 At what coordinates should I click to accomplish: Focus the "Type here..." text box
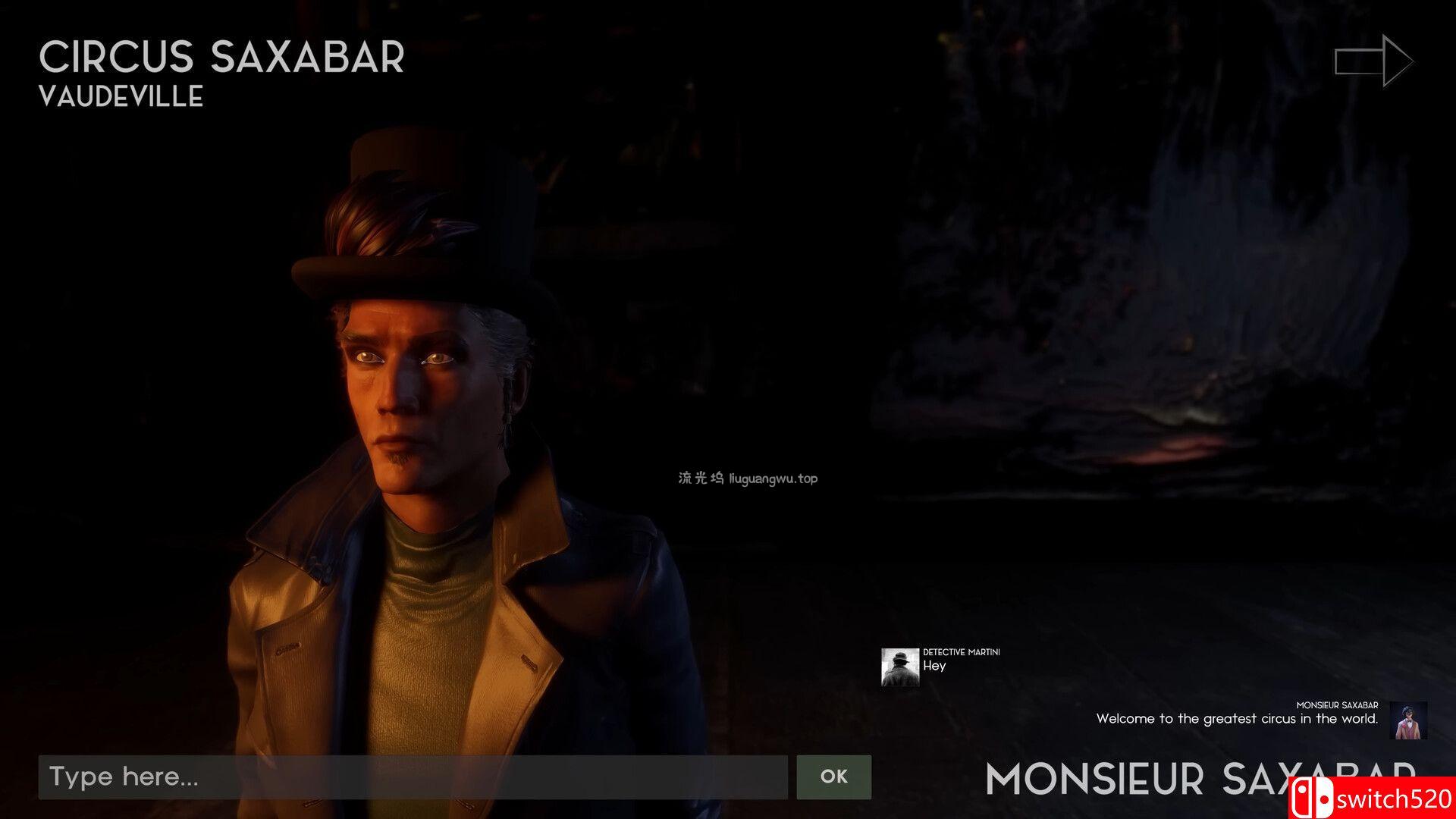point(413,777)
